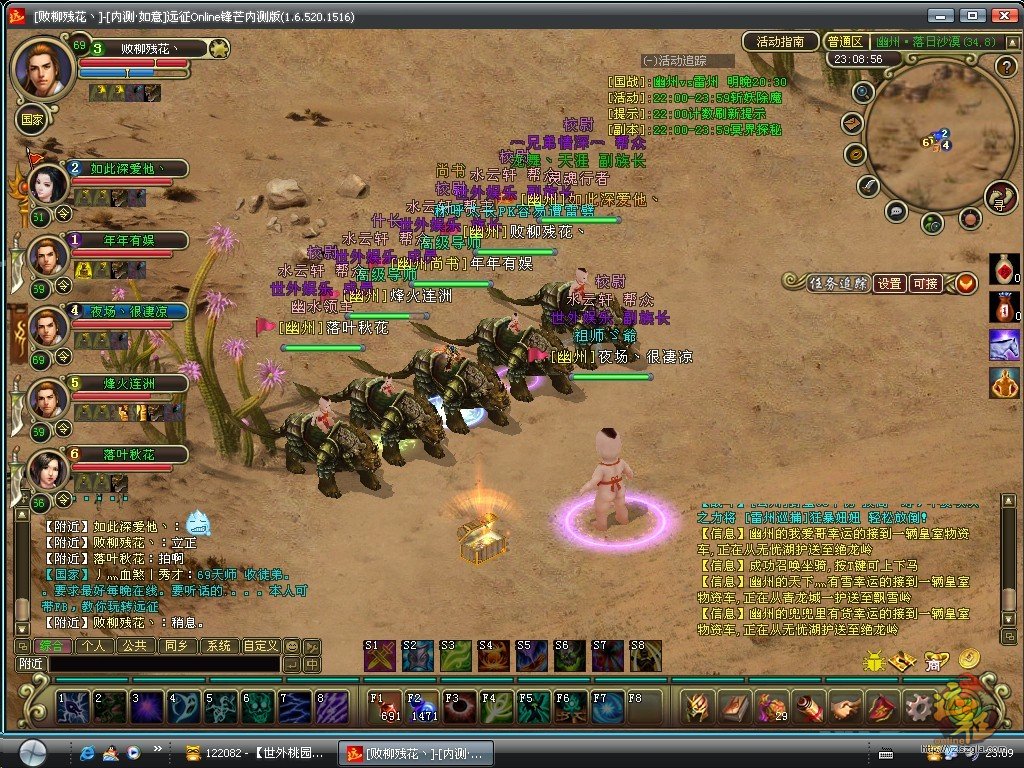
Task: Click the chat input field
Action: coord(163,664)
